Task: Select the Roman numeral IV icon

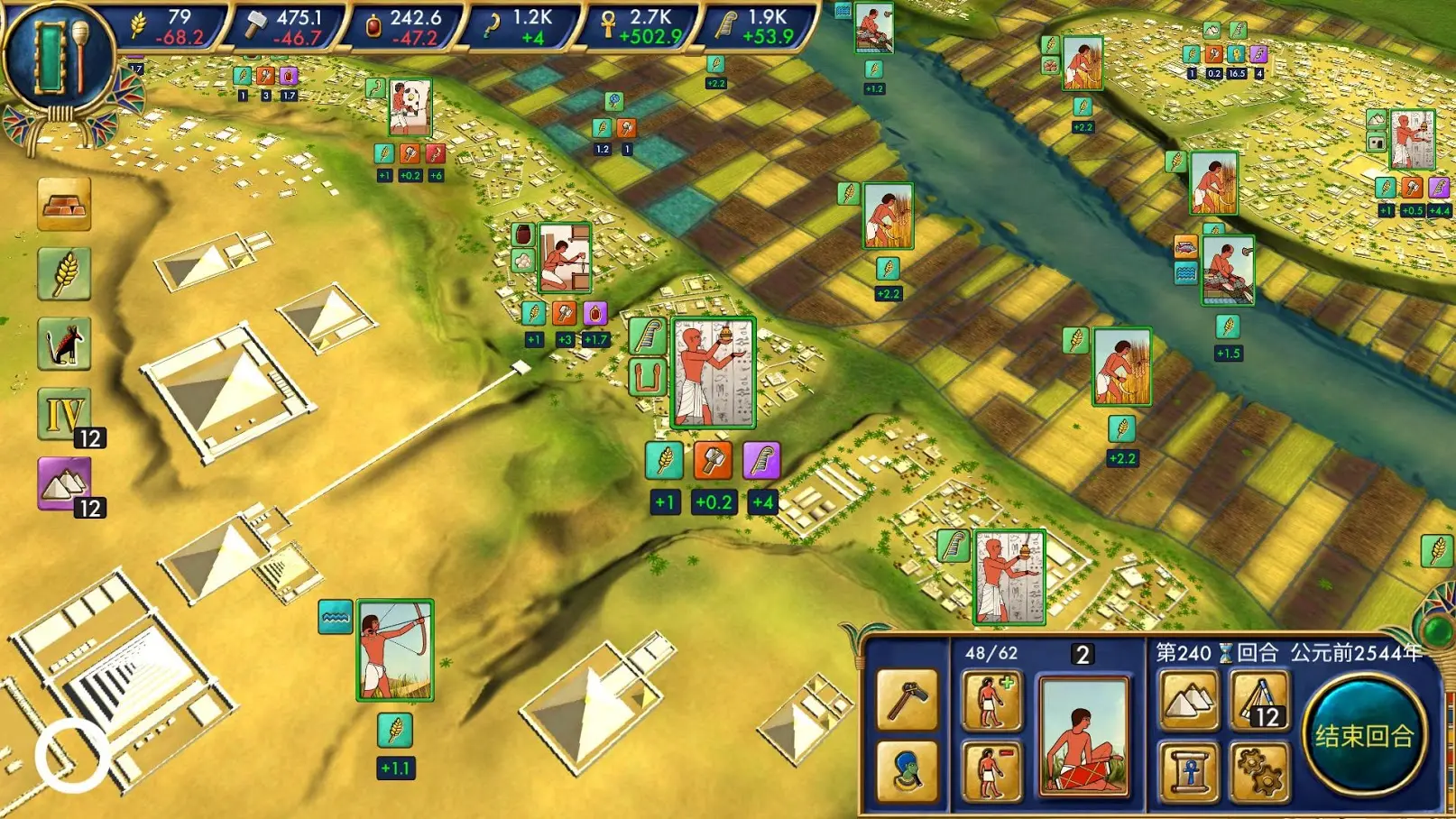Action: 64,414
